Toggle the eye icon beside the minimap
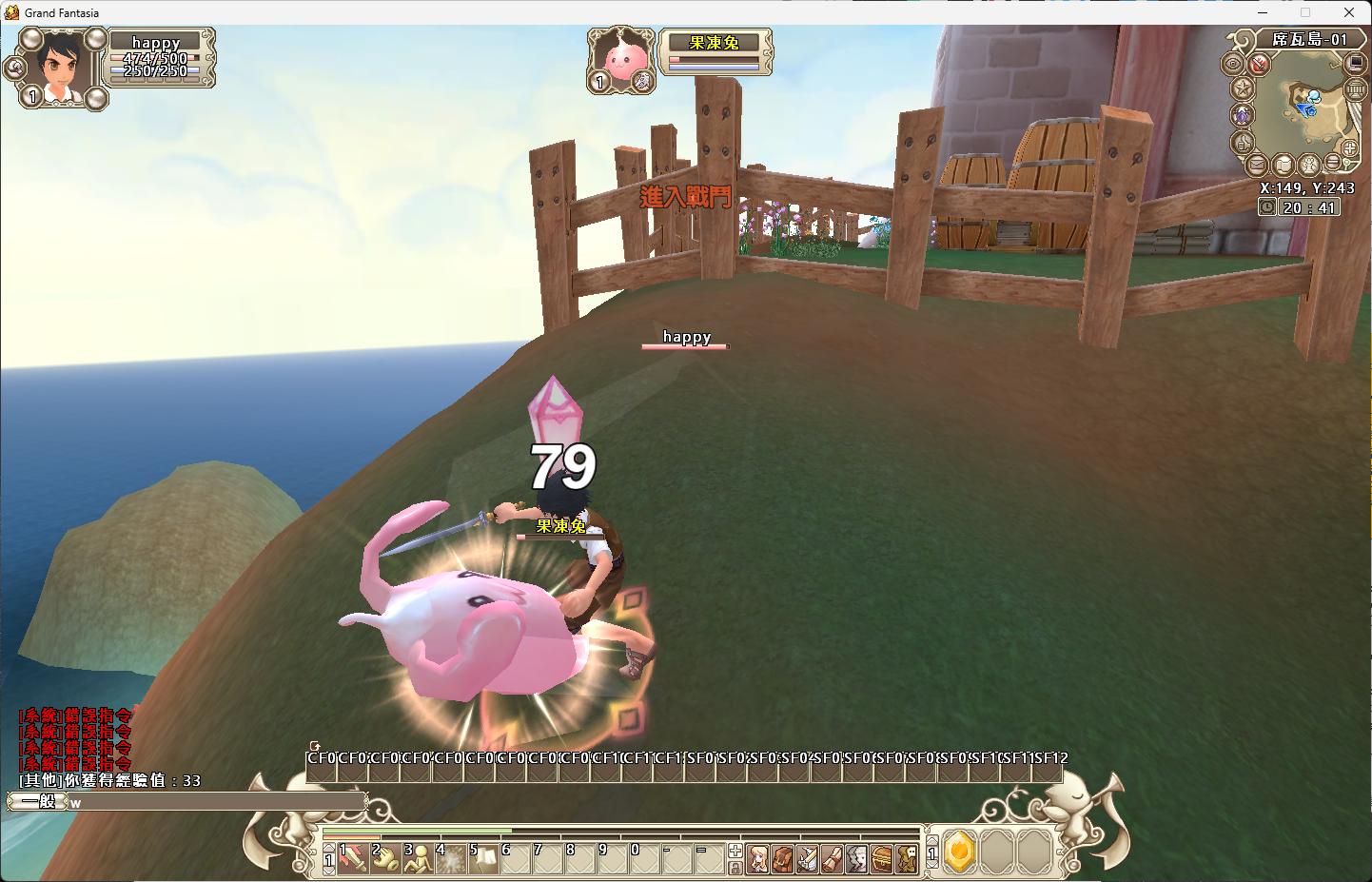This screenshot has height=882, width=1372. (1235, 65)
